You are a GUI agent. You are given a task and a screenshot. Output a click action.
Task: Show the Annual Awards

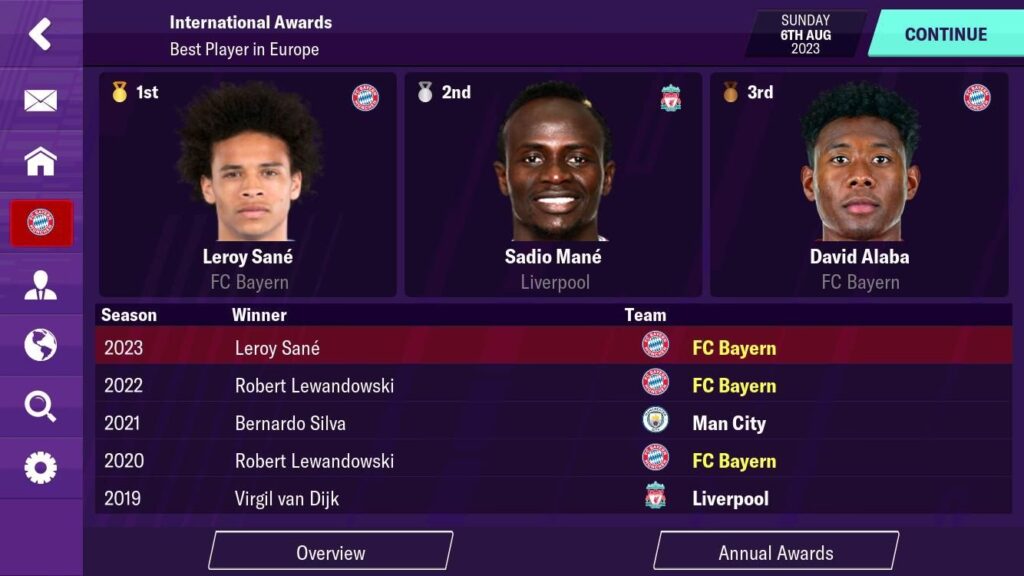pyautogui.click(x=775, y=552)
